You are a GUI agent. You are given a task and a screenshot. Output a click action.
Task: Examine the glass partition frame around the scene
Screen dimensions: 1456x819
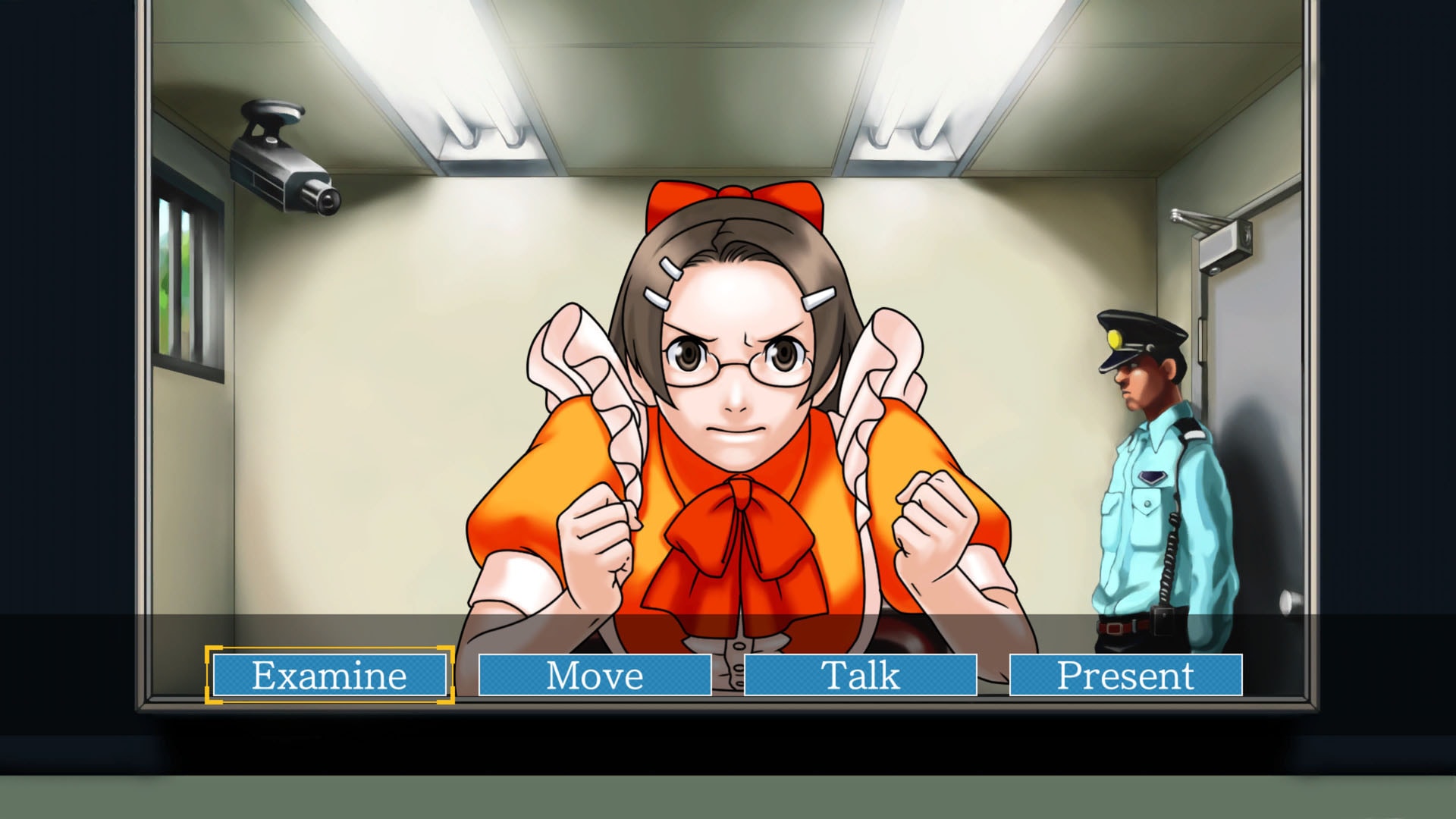pyautogui.click(x=144, y=379)
